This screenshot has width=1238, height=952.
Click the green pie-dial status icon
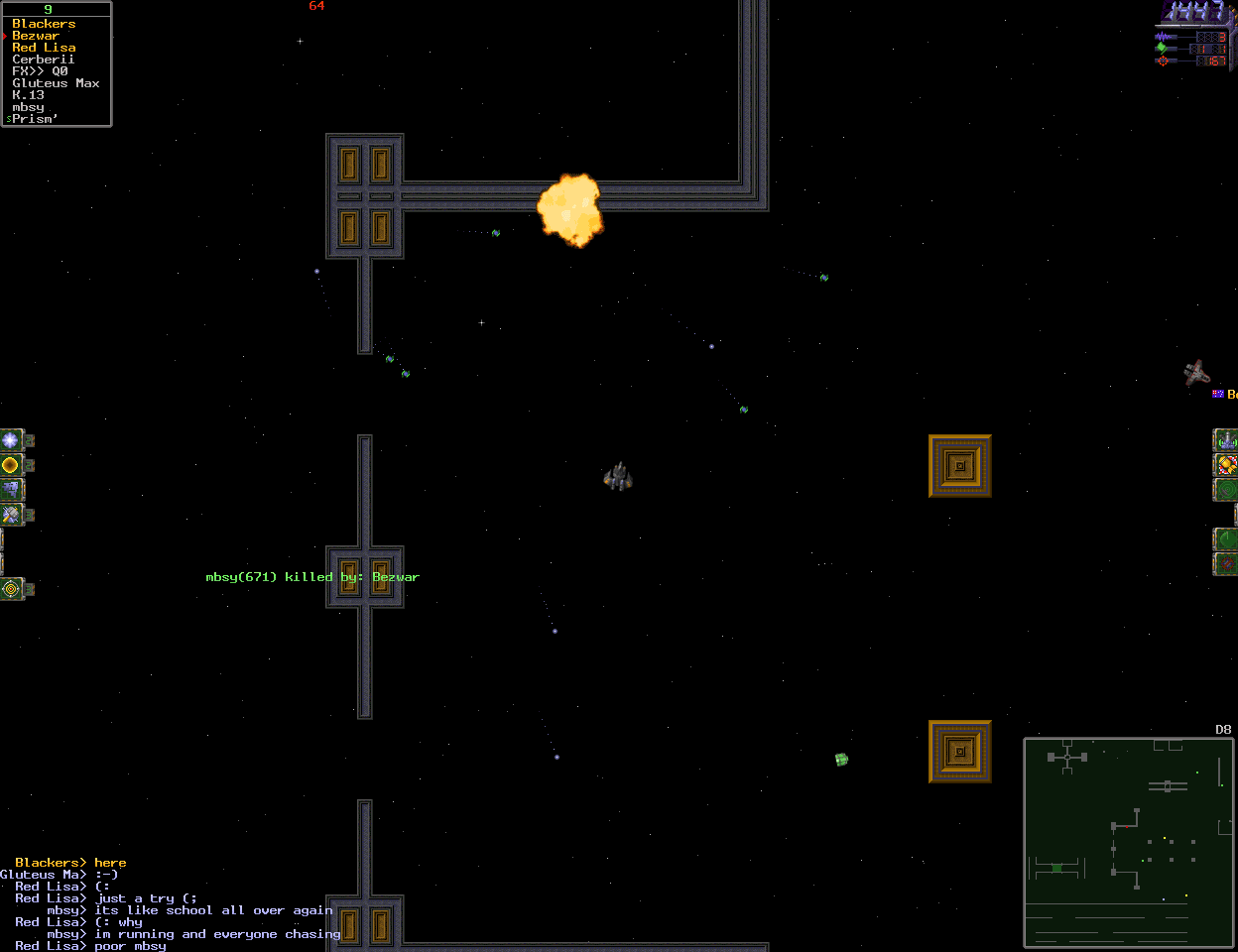[1226, 539]
